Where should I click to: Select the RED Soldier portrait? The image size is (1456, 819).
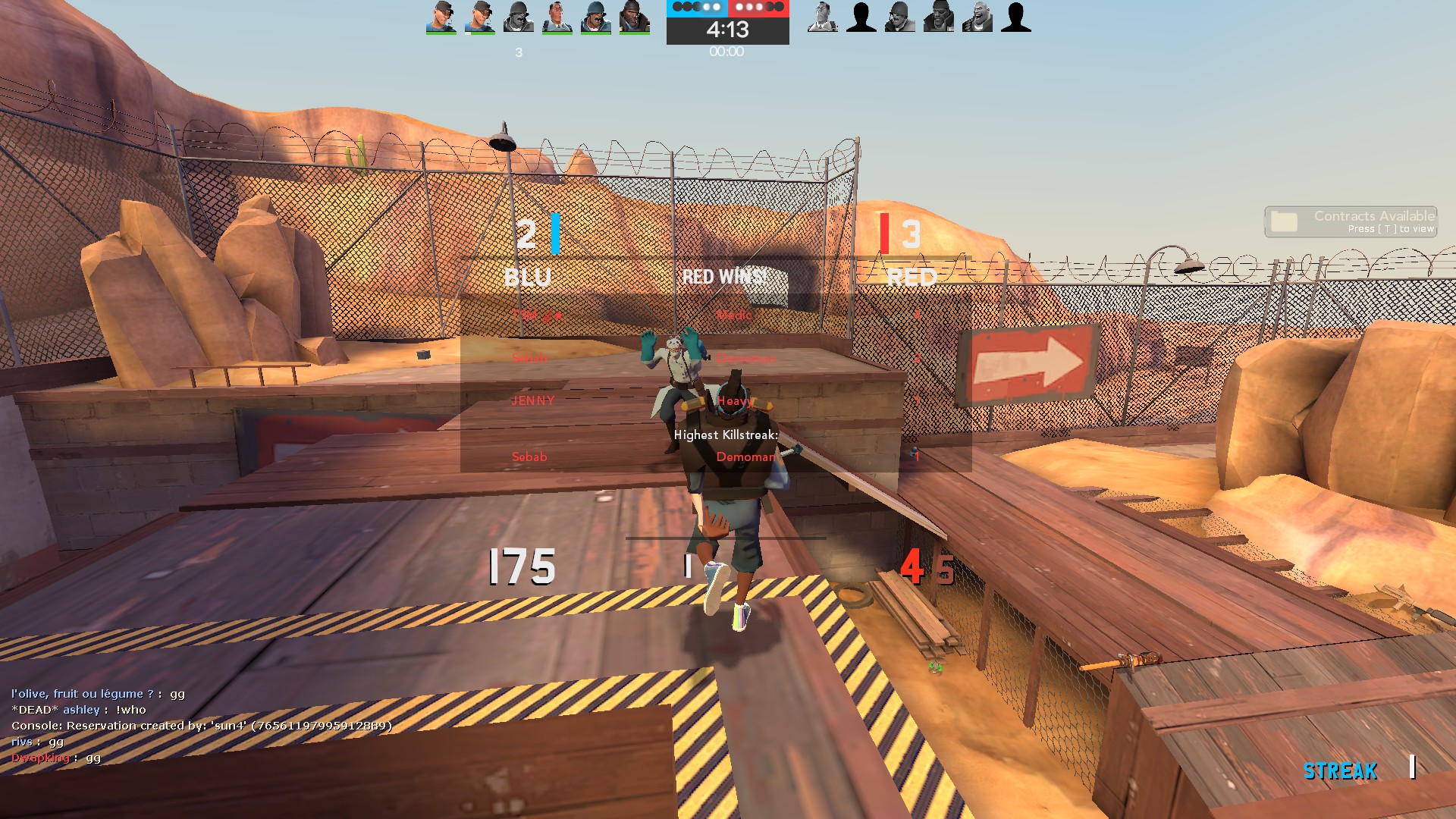click(899, 17)
